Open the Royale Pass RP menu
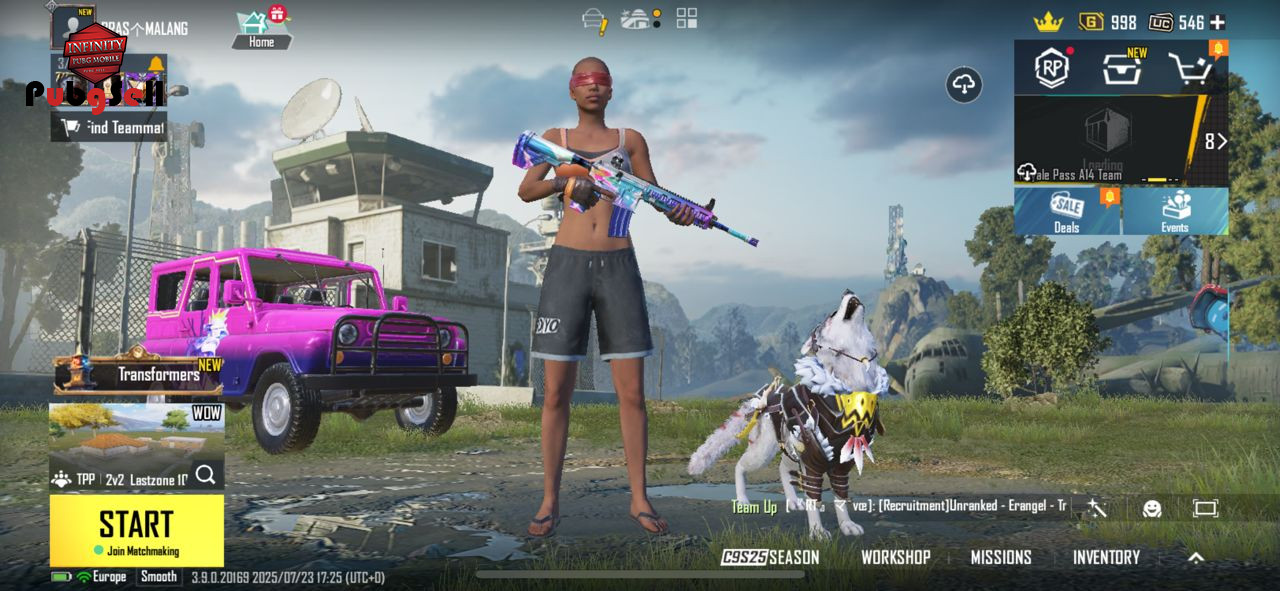Screen dimensions: 1280x591 tap(1052, 68)
